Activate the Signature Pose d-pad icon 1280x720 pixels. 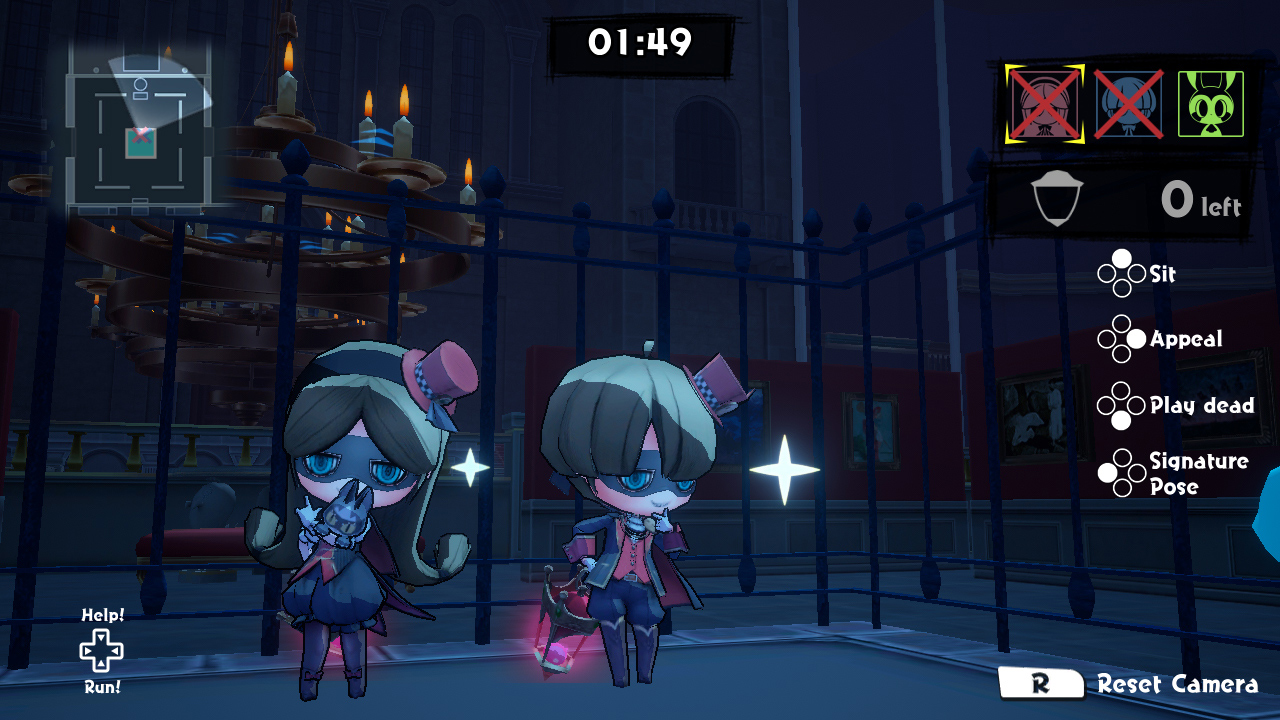(x=1122, y=472)
